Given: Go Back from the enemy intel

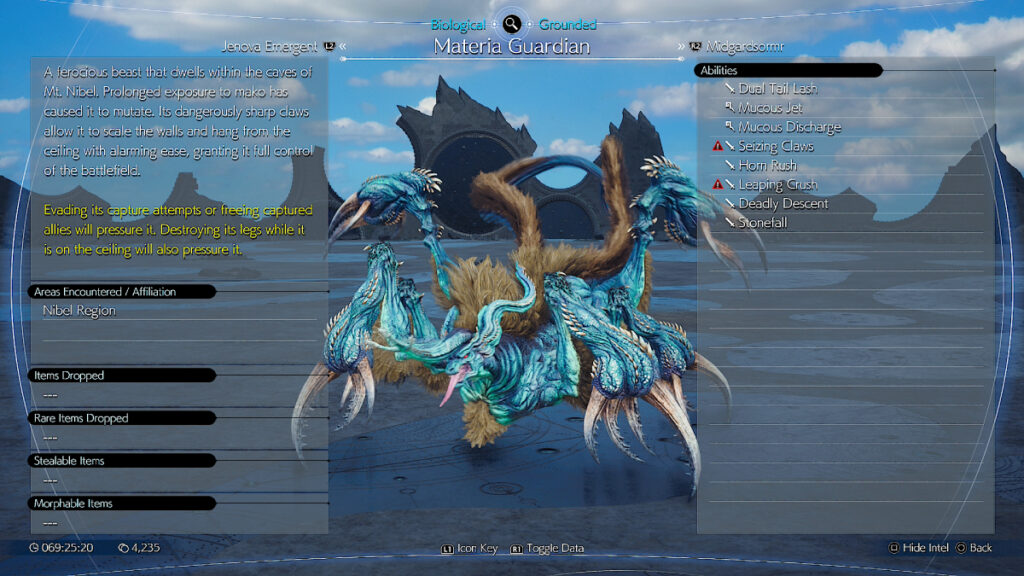Looking at the screenshot, I should pos(974,548).
